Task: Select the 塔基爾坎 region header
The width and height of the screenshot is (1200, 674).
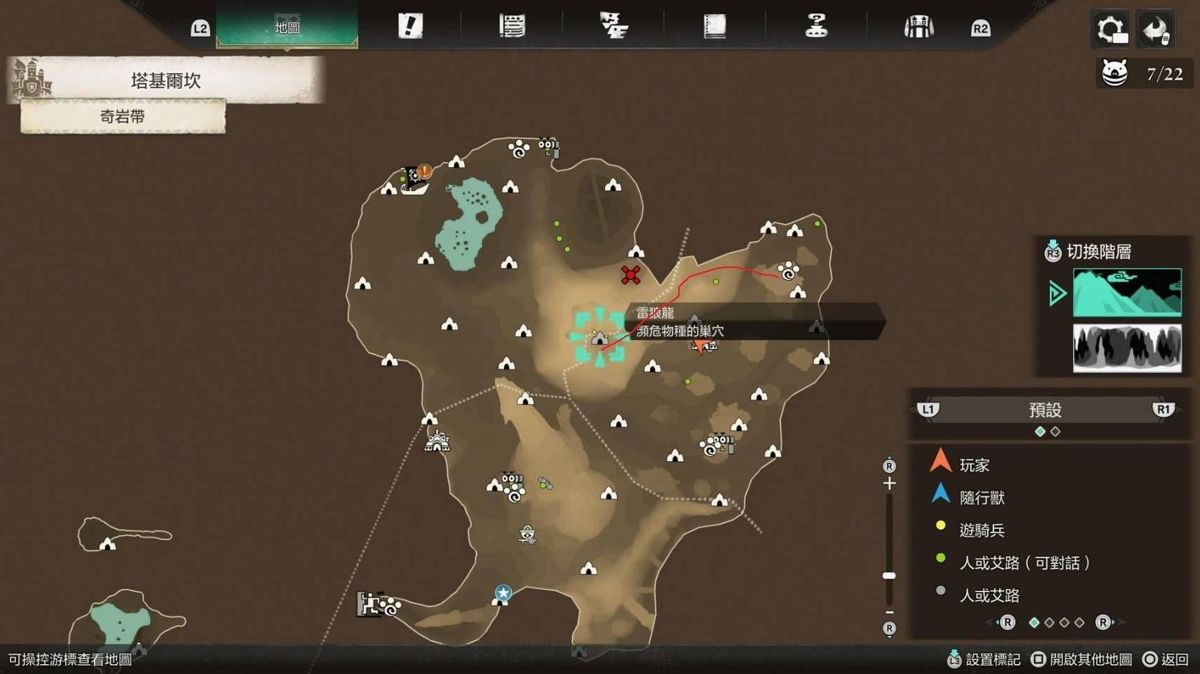Action: (165, 81)
